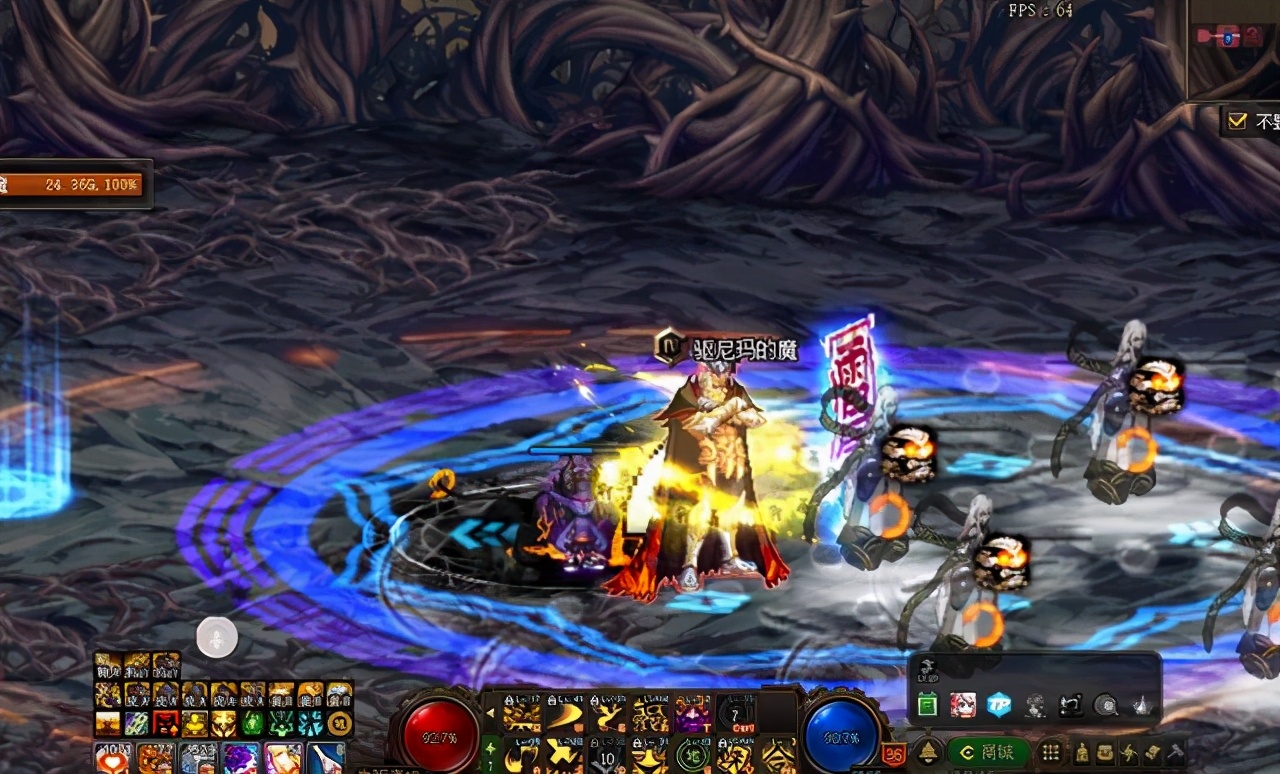Use the heart consumable item slot
This screenshot has width=1280, height=774.
point(112,758)
